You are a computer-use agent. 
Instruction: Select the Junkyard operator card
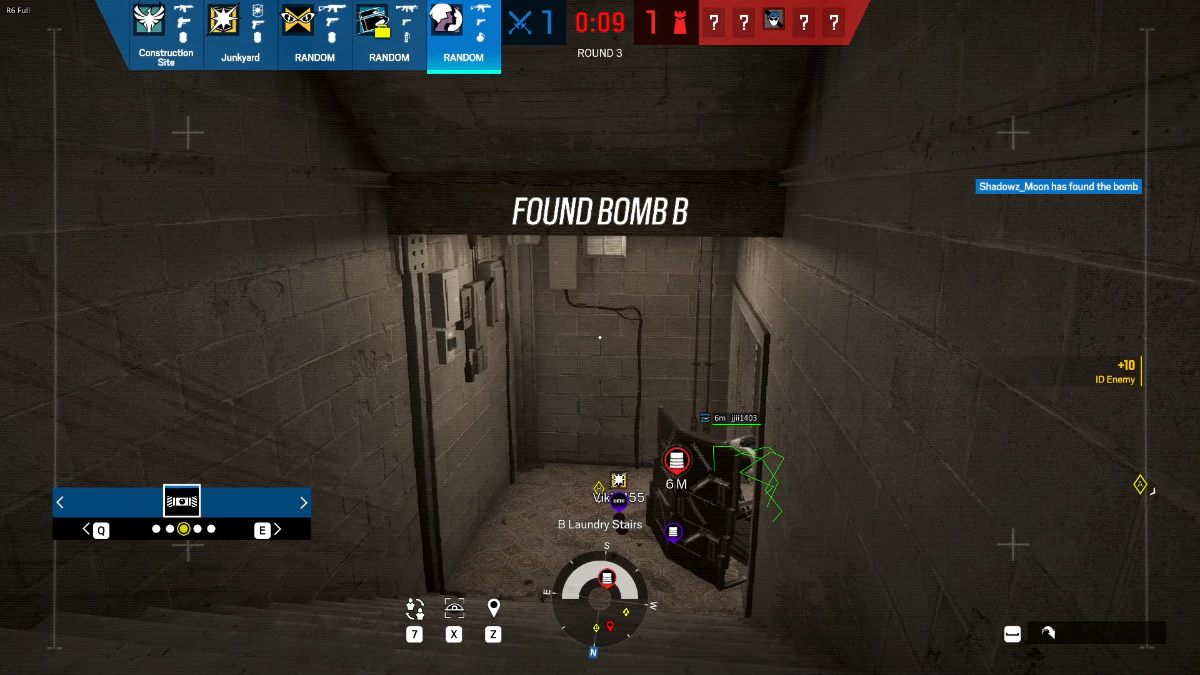pos(240,34)
